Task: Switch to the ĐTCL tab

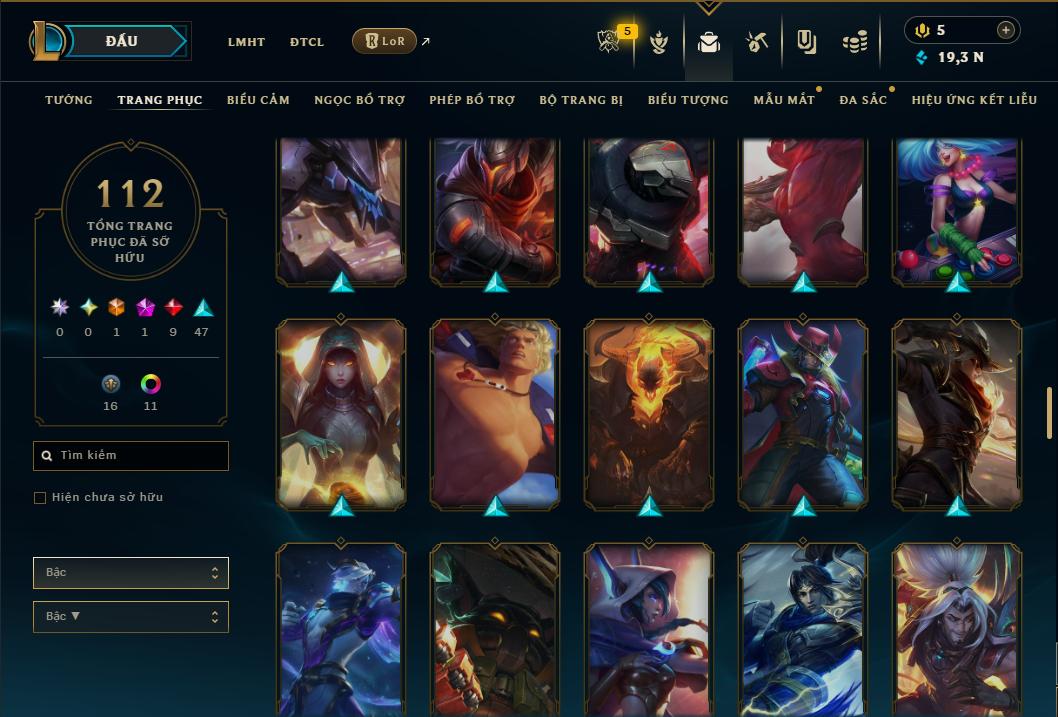Action: point(307,42)
